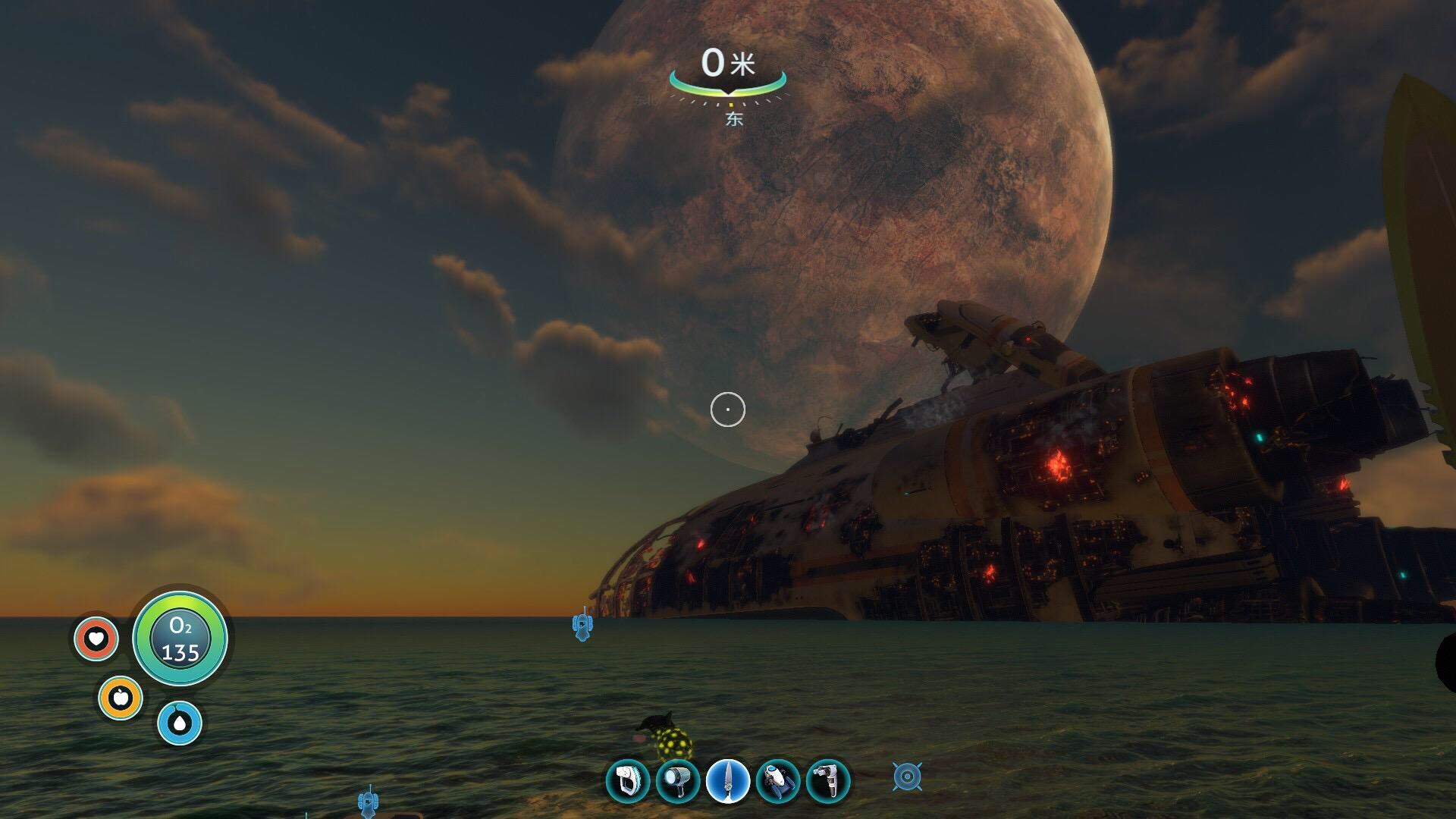The height and width of the screenshot is (819, 1456).
Task: Click the blue circular signal ping marker
Action: click(x=907, y=777)
